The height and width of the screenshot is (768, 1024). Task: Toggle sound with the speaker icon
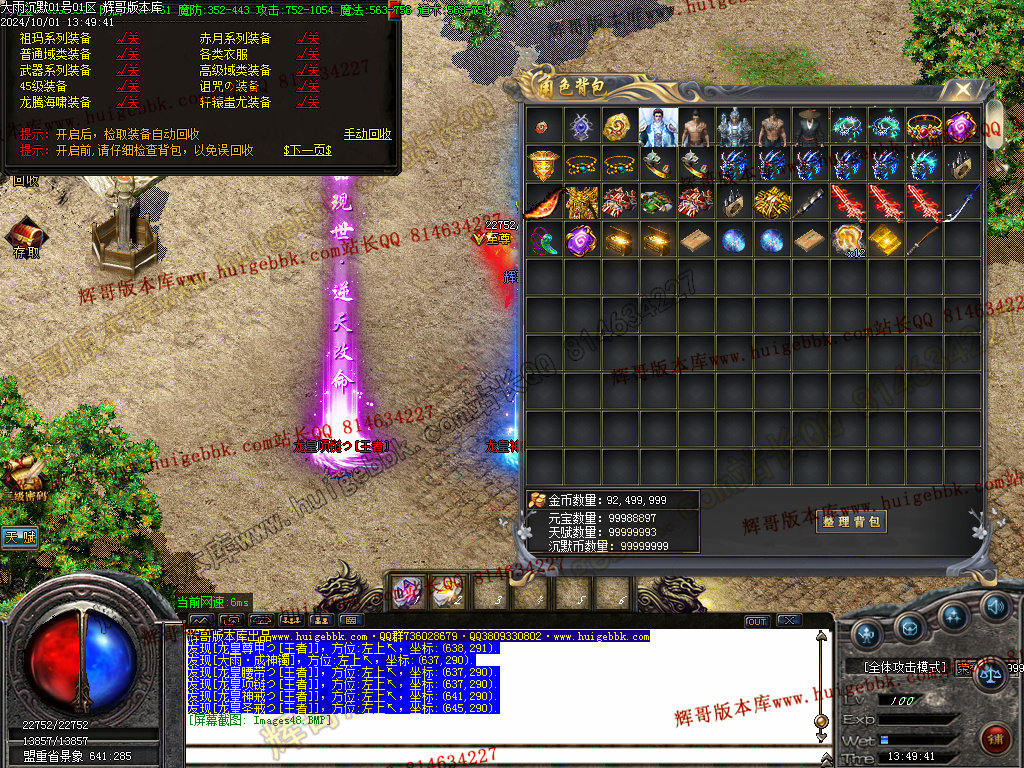[995, 606]
